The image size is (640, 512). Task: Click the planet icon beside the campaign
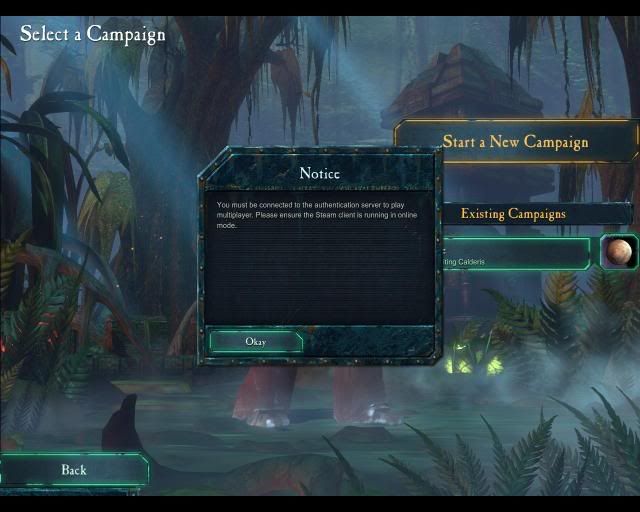(x=618, y=251)
